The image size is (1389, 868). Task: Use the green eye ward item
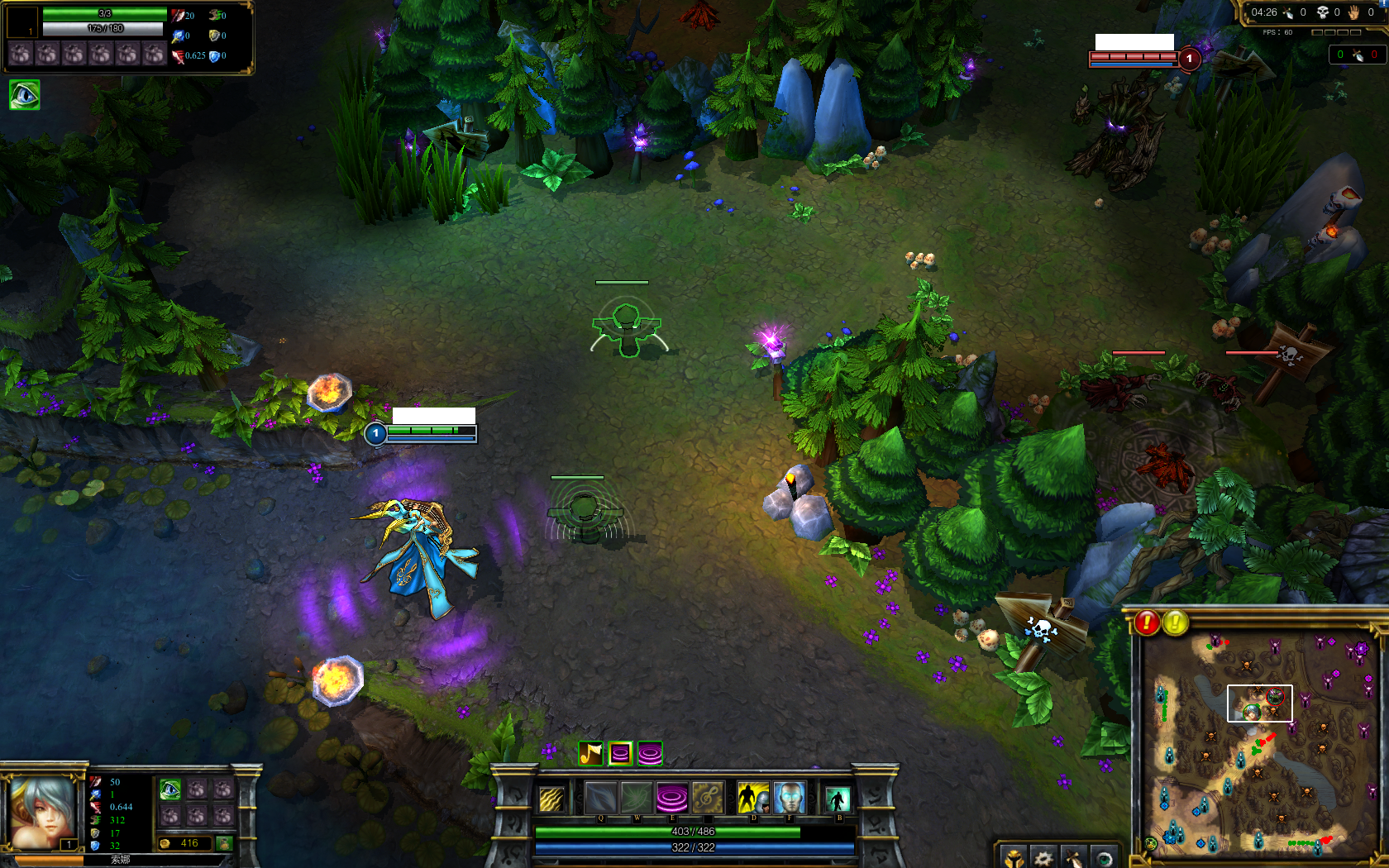[170, 789]
